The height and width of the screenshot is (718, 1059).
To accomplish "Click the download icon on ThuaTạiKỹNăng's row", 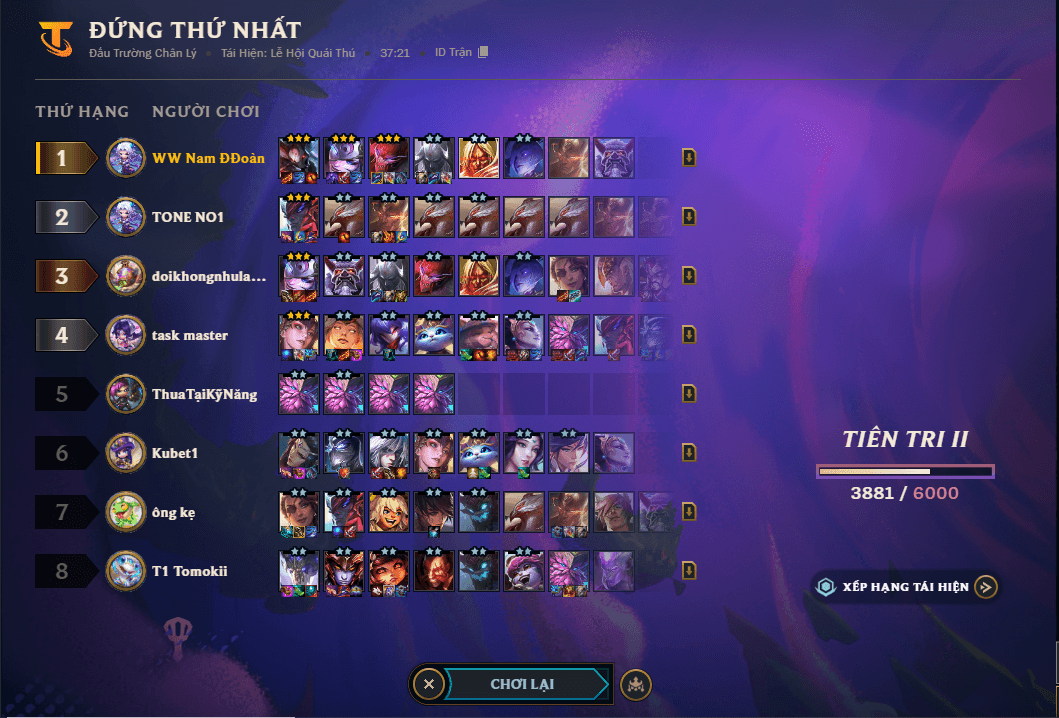I will click(689, 394).
